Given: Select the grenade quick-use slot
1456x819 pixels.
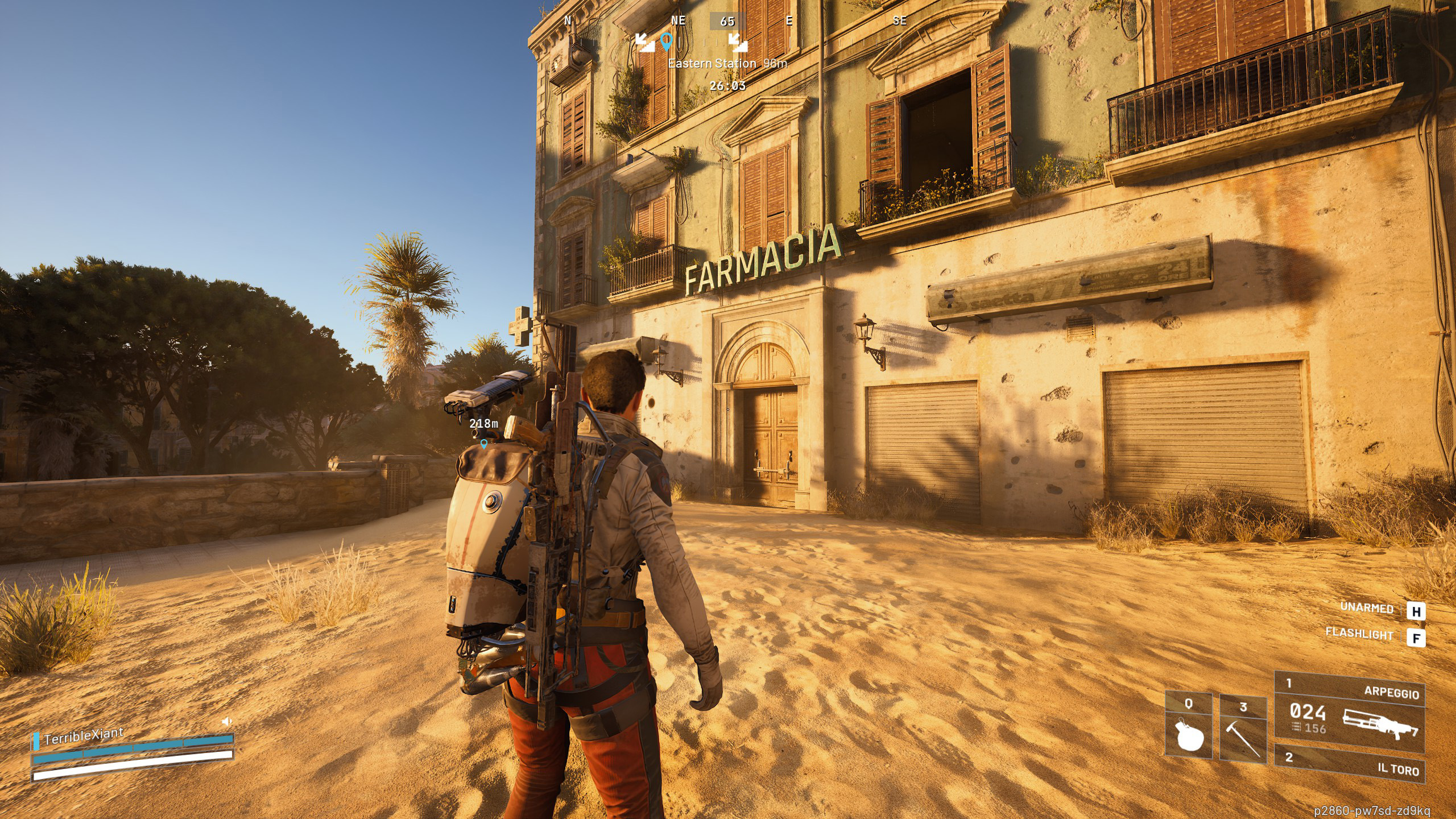Looking at the screenshot, I should click(x=1188, y=726).
